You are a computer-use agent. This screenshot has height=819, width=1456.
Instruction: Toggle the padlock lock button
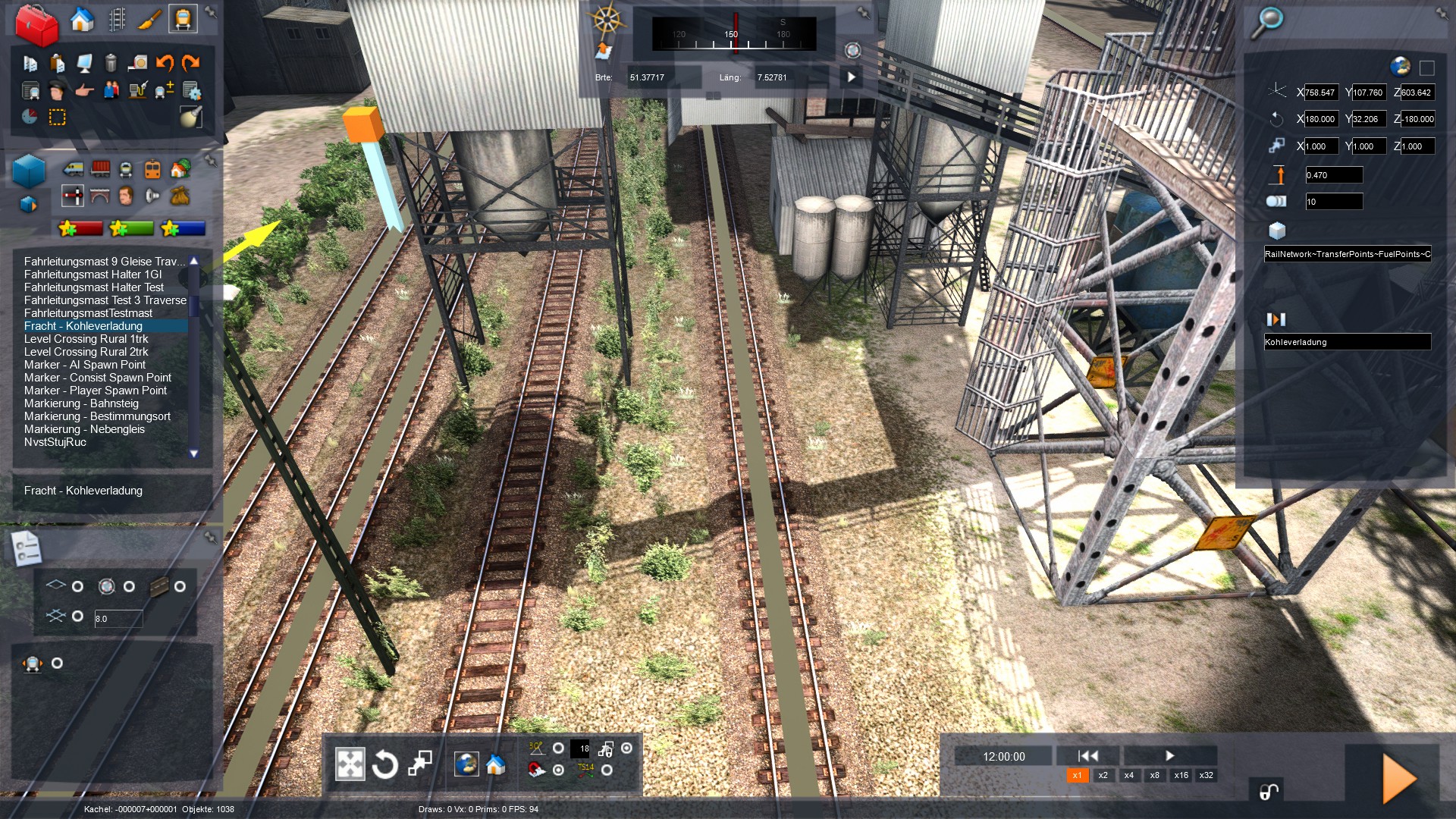(x=1269, y=792)
